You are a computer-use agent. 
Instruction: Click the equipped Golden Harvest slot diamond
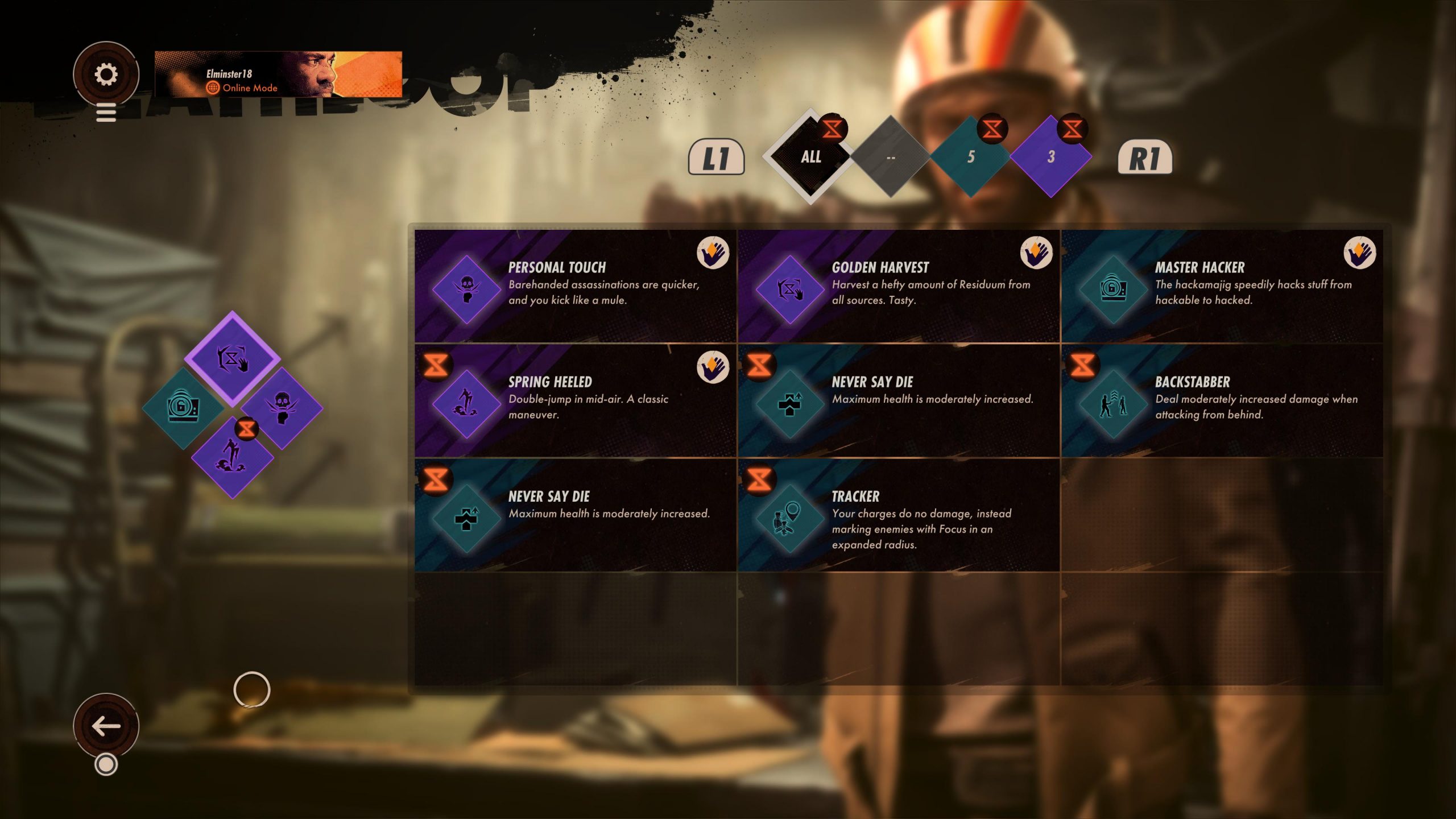232,358
